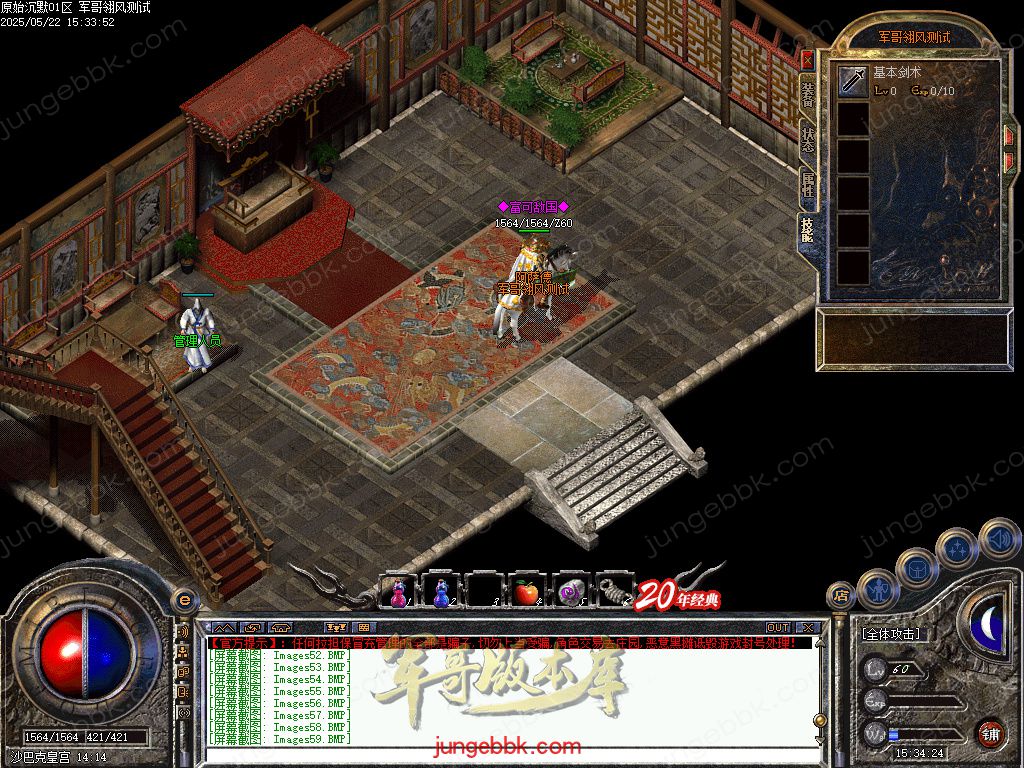The height and width of the screenshot is (768, 1024).
Task: Show the 属性 attributes tab
Action: pyautogui.click(x=807, y=185)
